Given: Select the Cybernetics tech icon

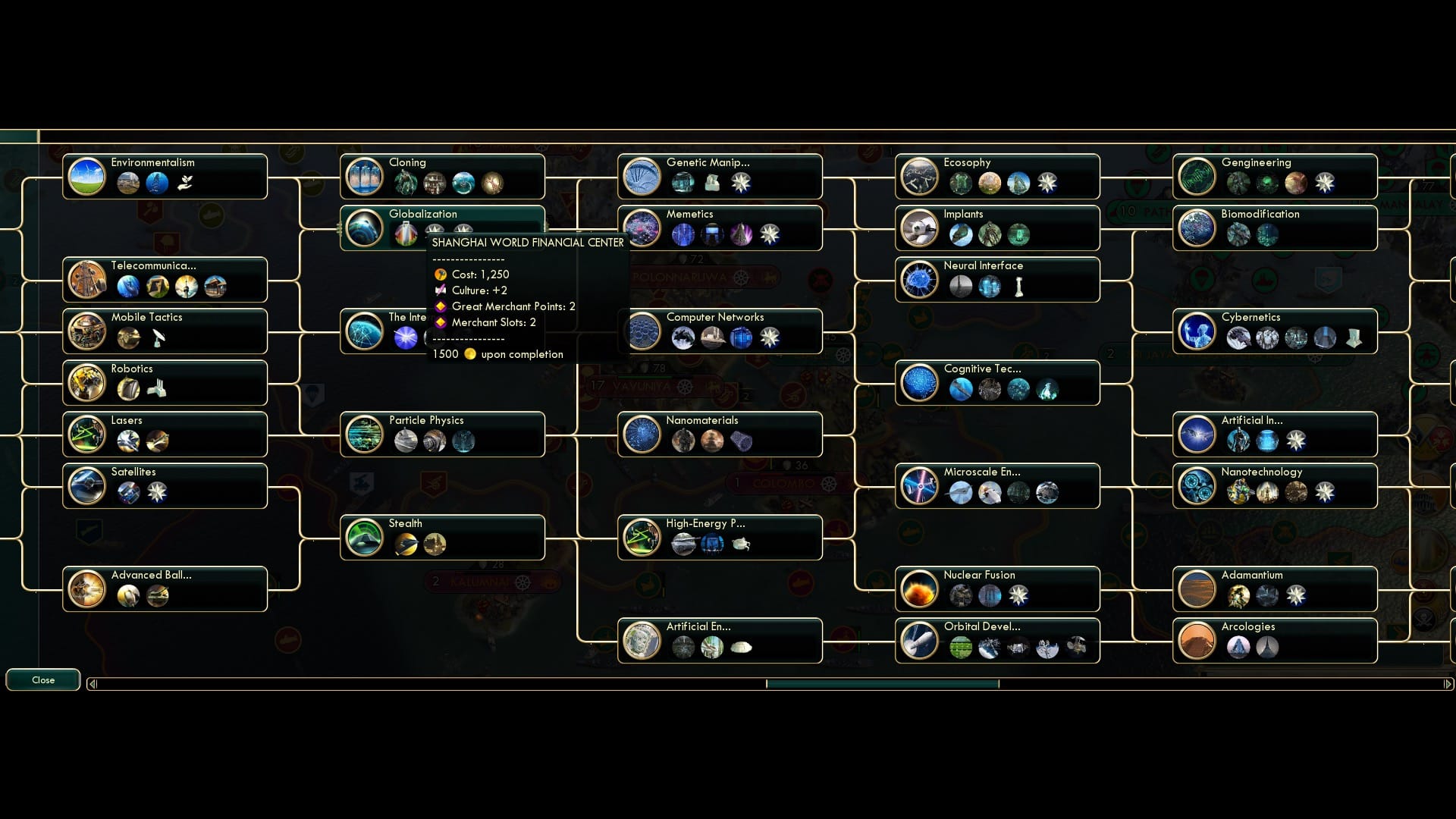Looking at the screenshot, I should tap(1197, 331).
